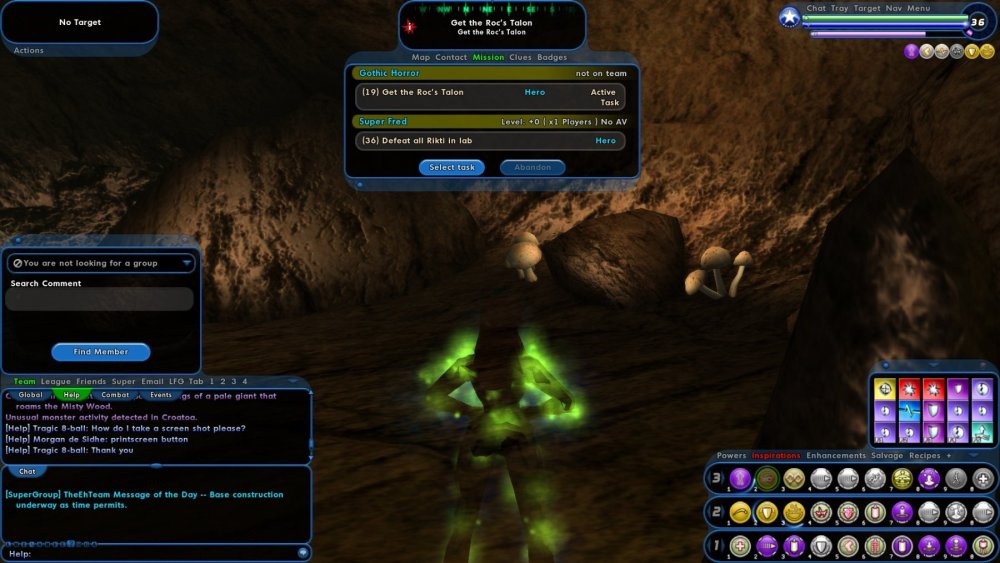Open the Map tab

coord(421,57)
